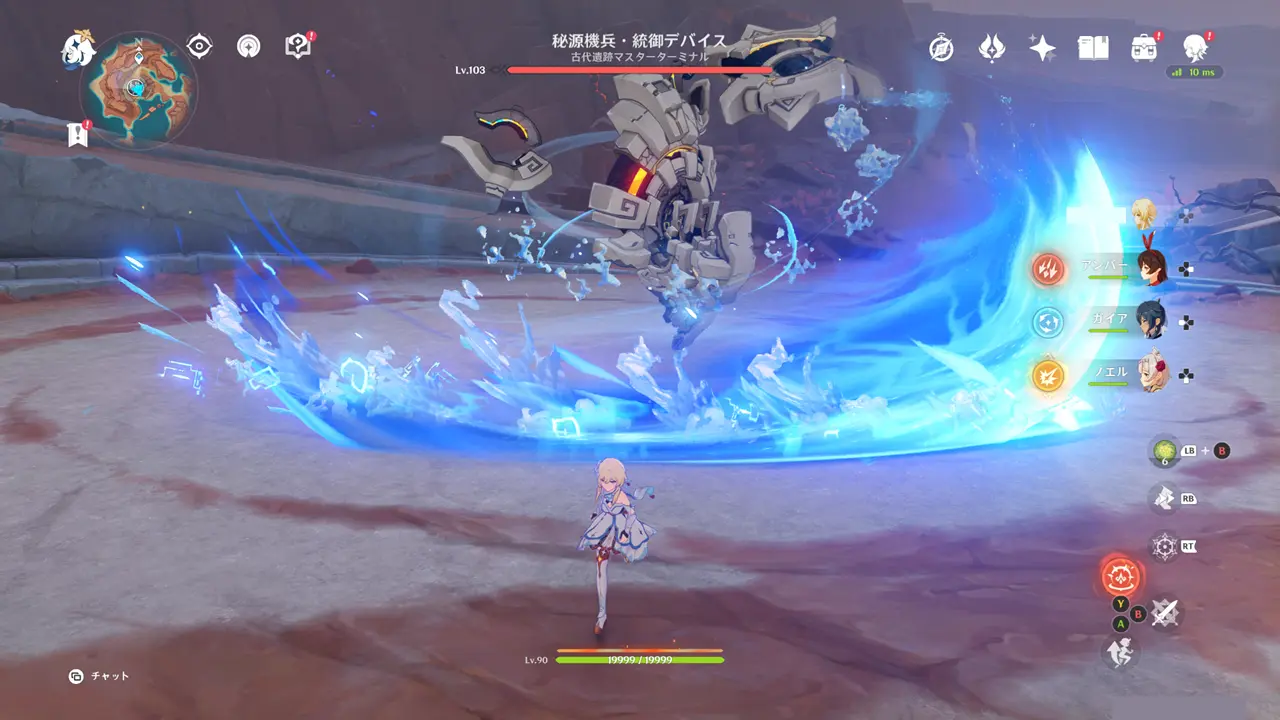This screenshot has height=720, width=1280.
Task: Cast the glowing red elemental burst icon
Action: (x=1122, y=575)
